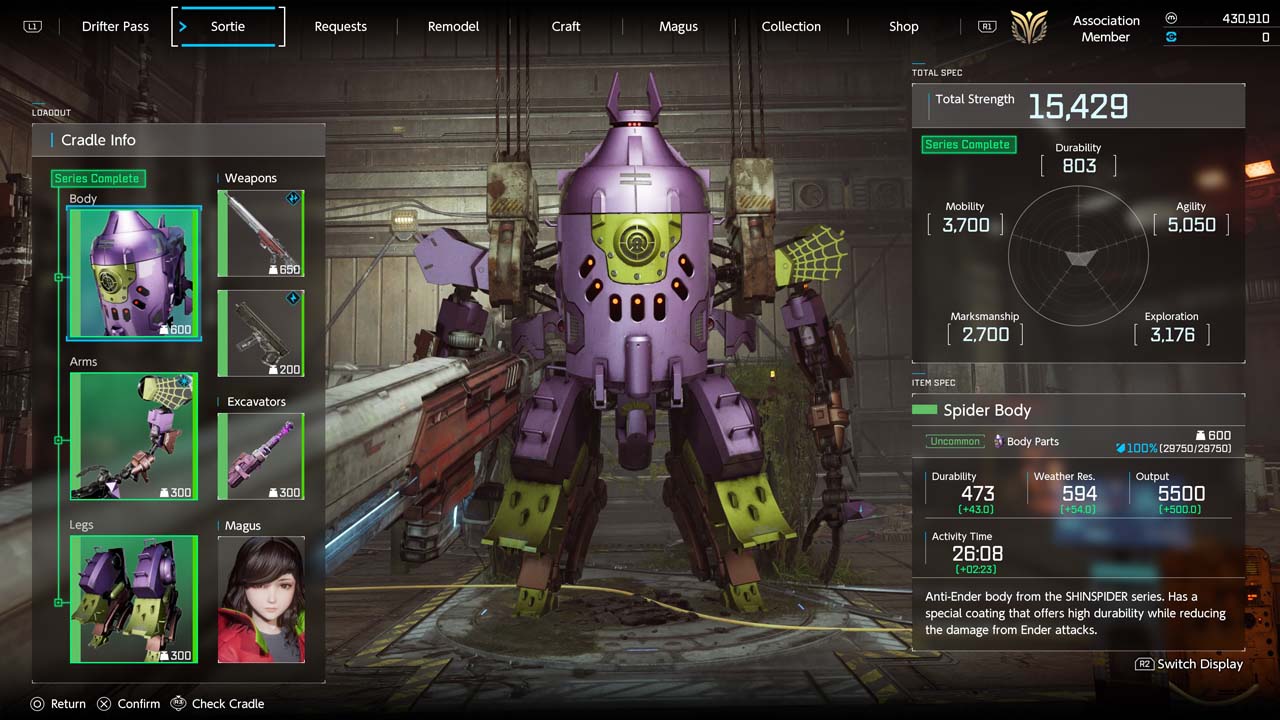Select the Sortie tab

click(228, 27)
